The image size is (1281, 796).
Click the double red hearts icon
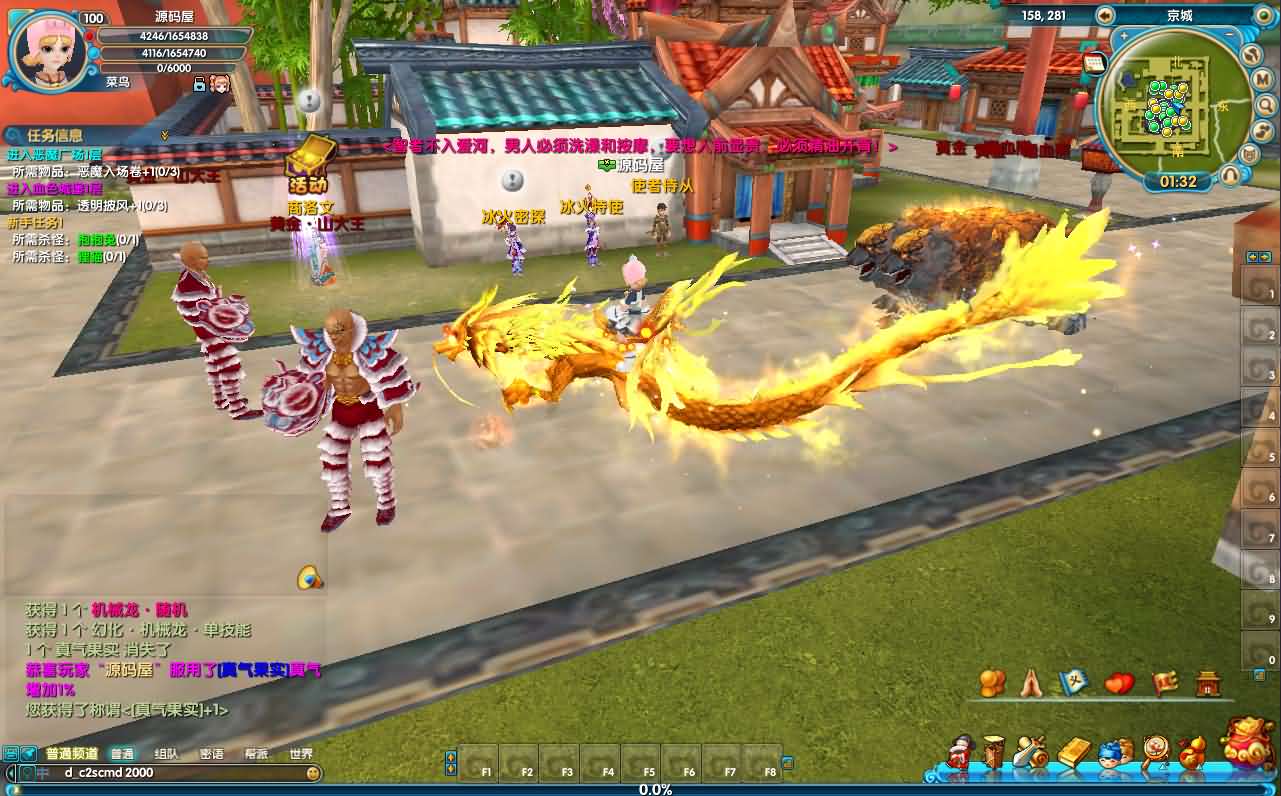[x=1119, y=684]
